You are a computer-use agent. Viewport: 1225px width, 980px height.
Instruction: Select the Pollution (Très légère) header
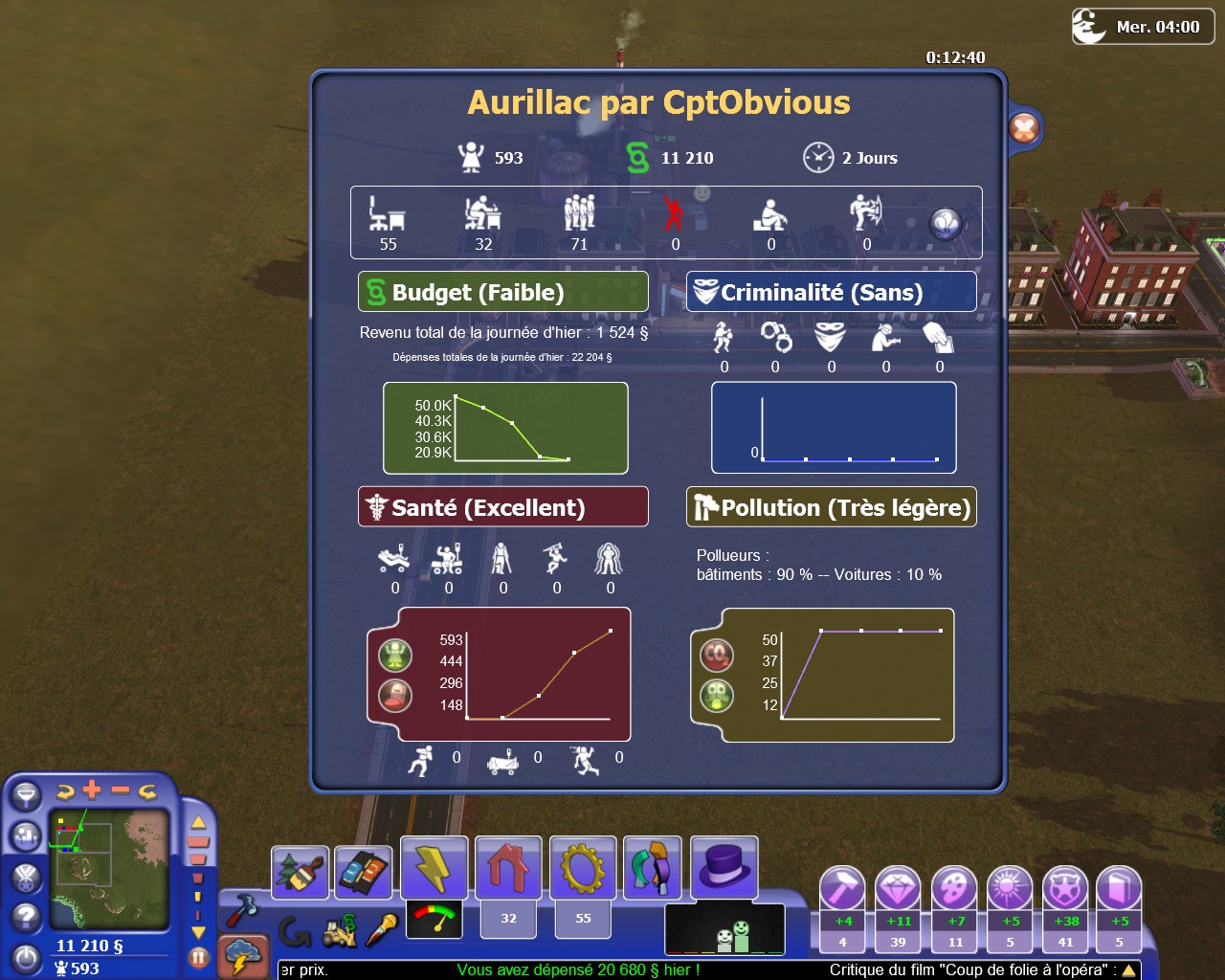831,507
